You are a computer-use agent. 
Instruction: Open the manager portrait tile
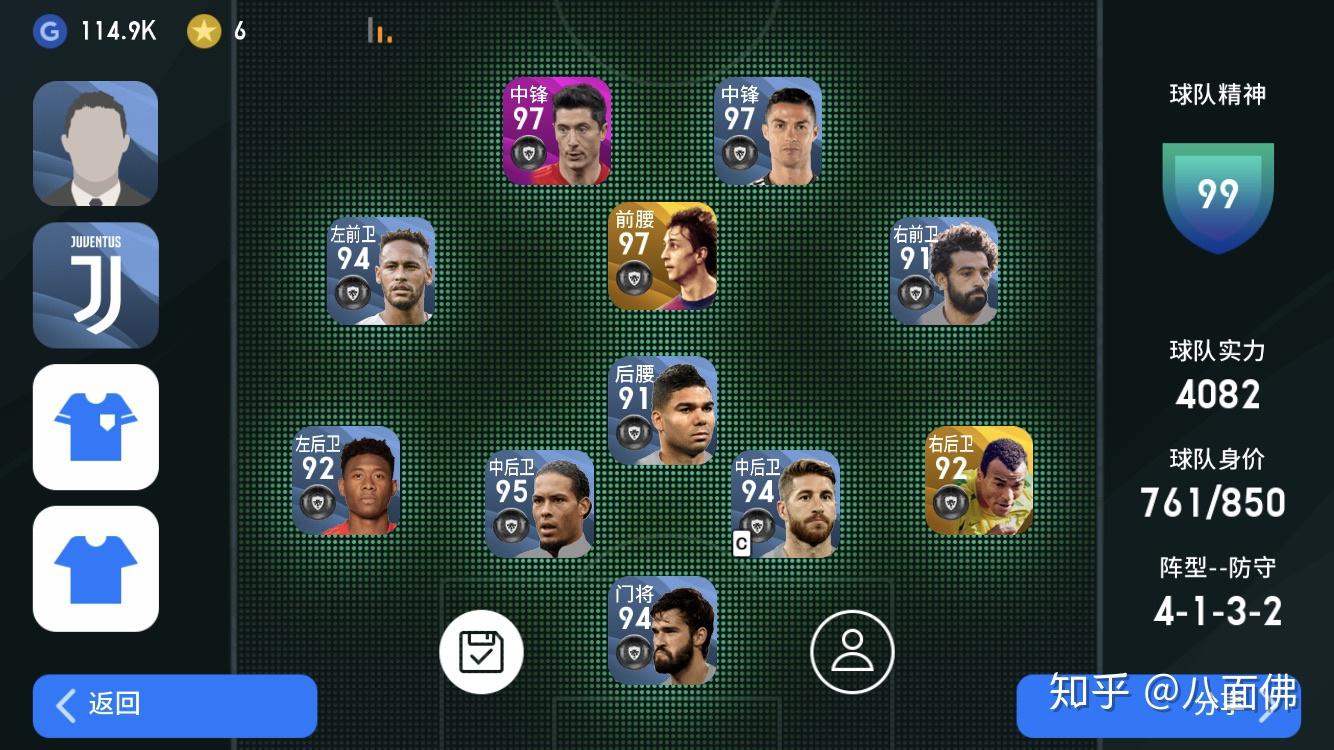tap(96, 143)
